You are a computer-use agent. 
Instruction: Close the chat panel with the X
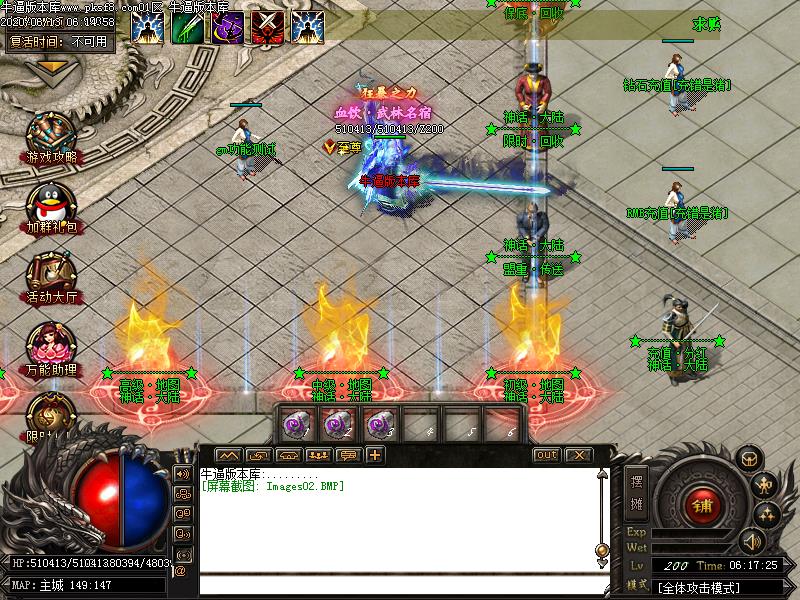[577, 455]
